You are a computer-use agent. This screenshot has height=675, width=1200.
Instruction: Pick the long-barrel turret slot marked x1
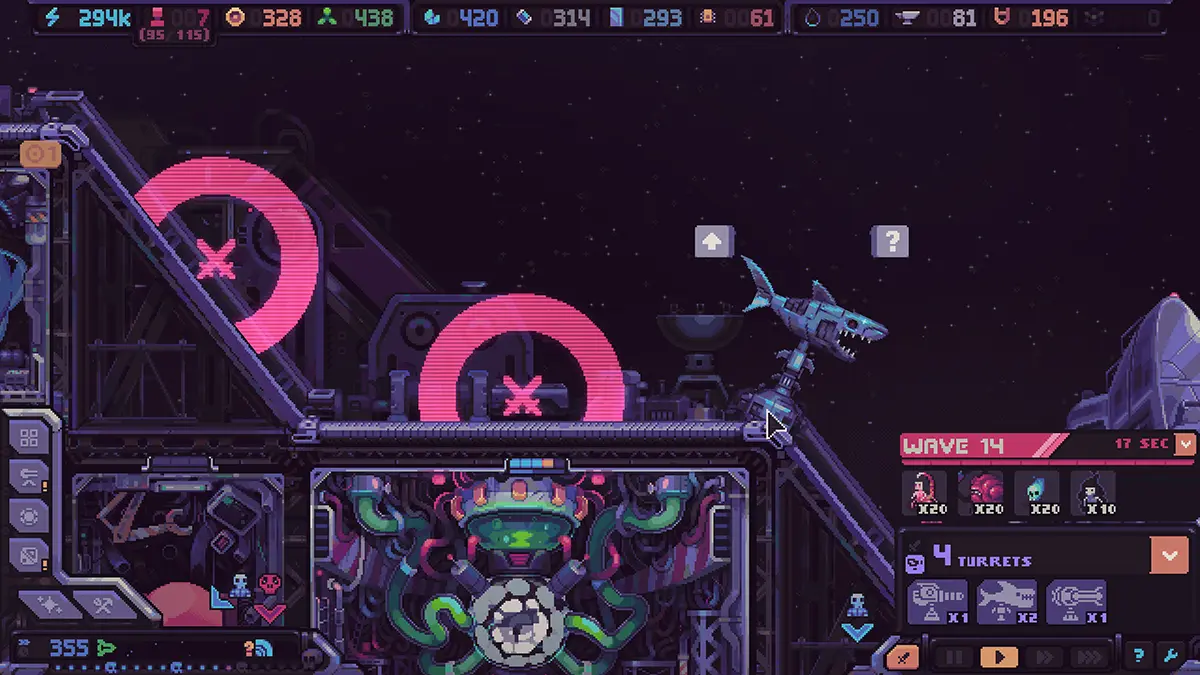tap(1075, 602)
